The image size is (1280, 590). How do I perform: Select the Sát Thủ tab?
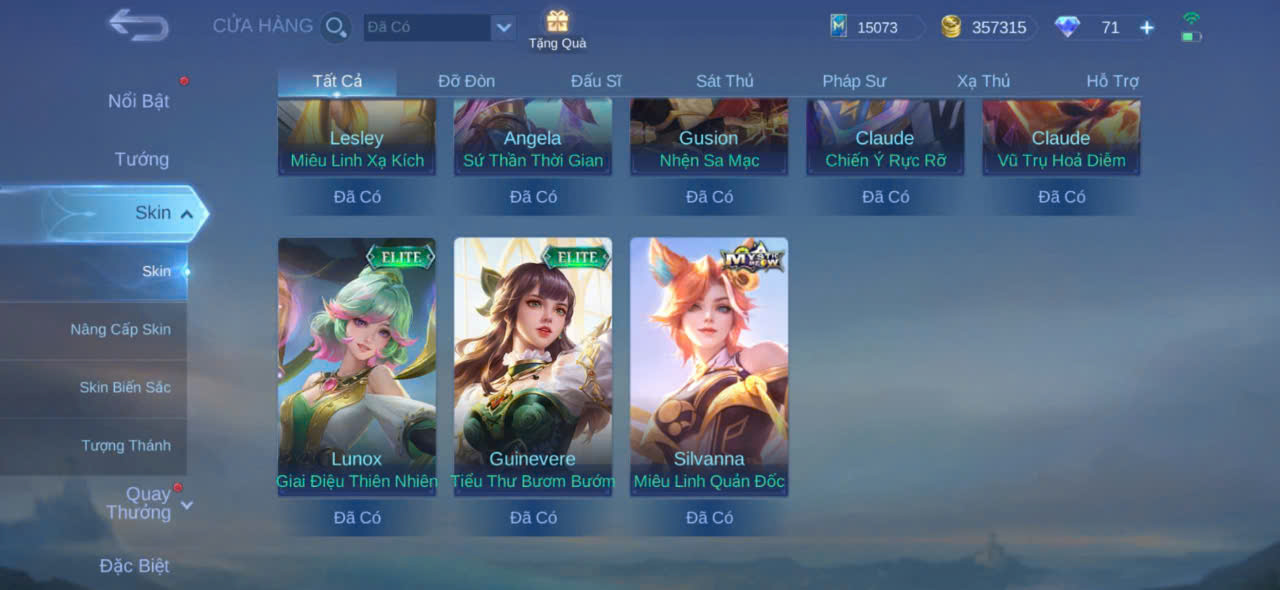tap(725, 81)
